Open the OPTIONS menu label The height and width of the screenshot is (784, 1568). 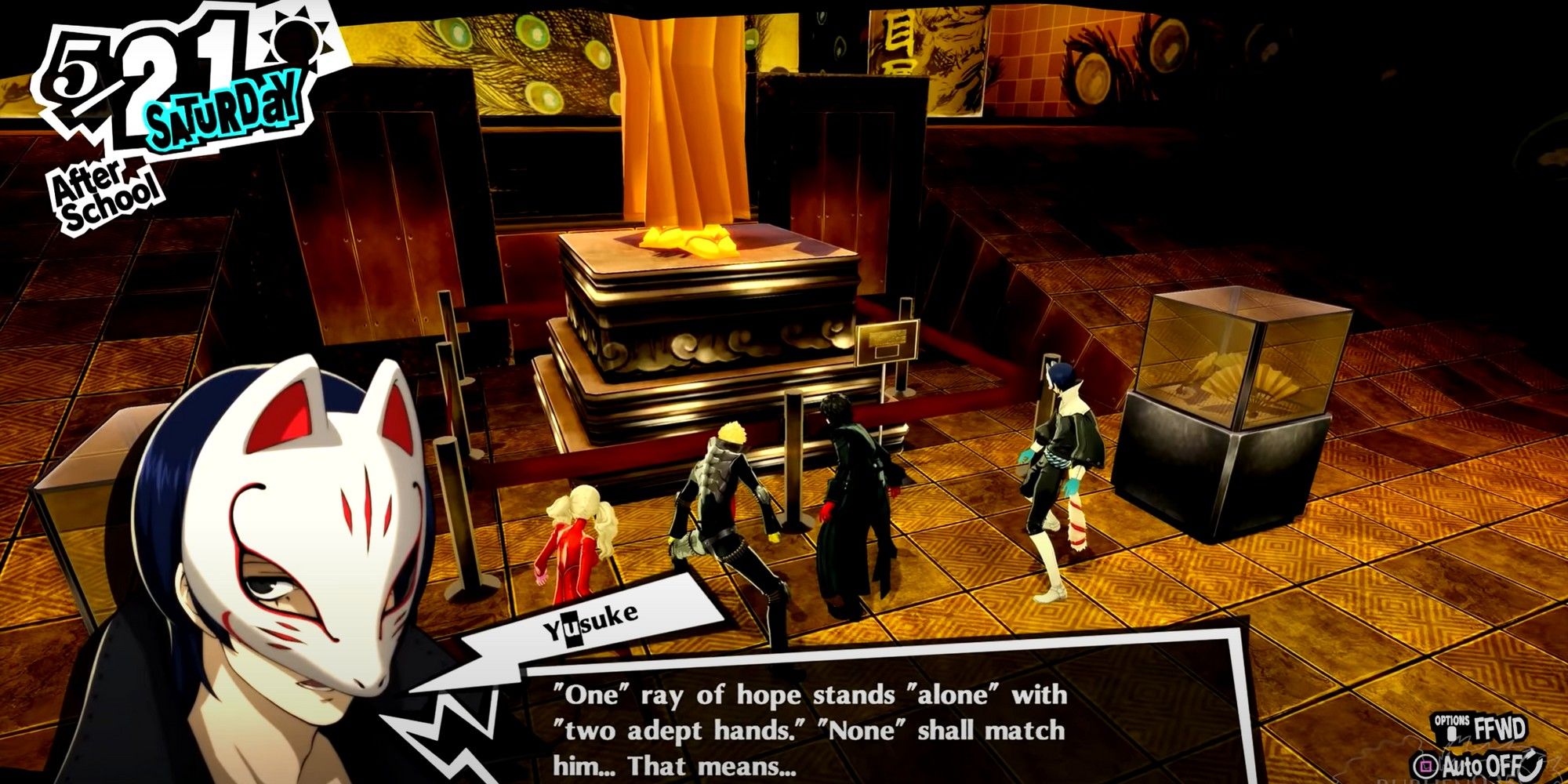pos(1452,720)
